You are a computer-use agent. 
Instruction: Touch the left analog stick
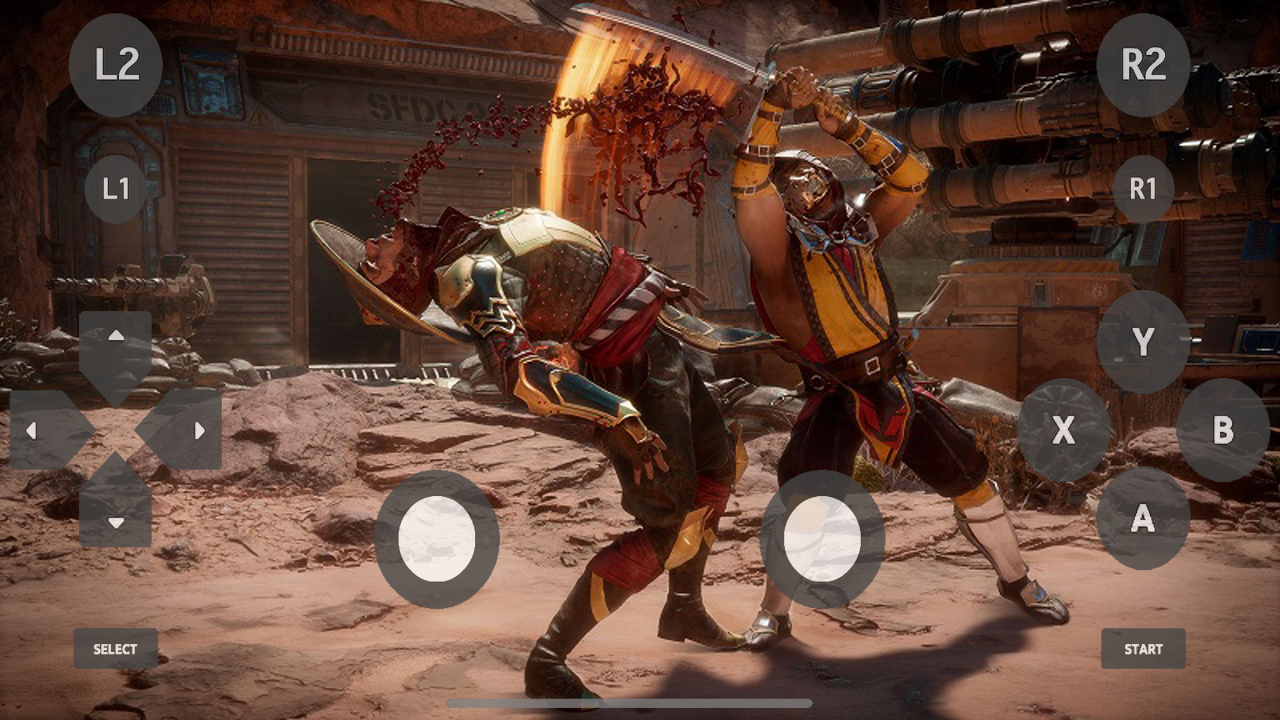(437, 539)
